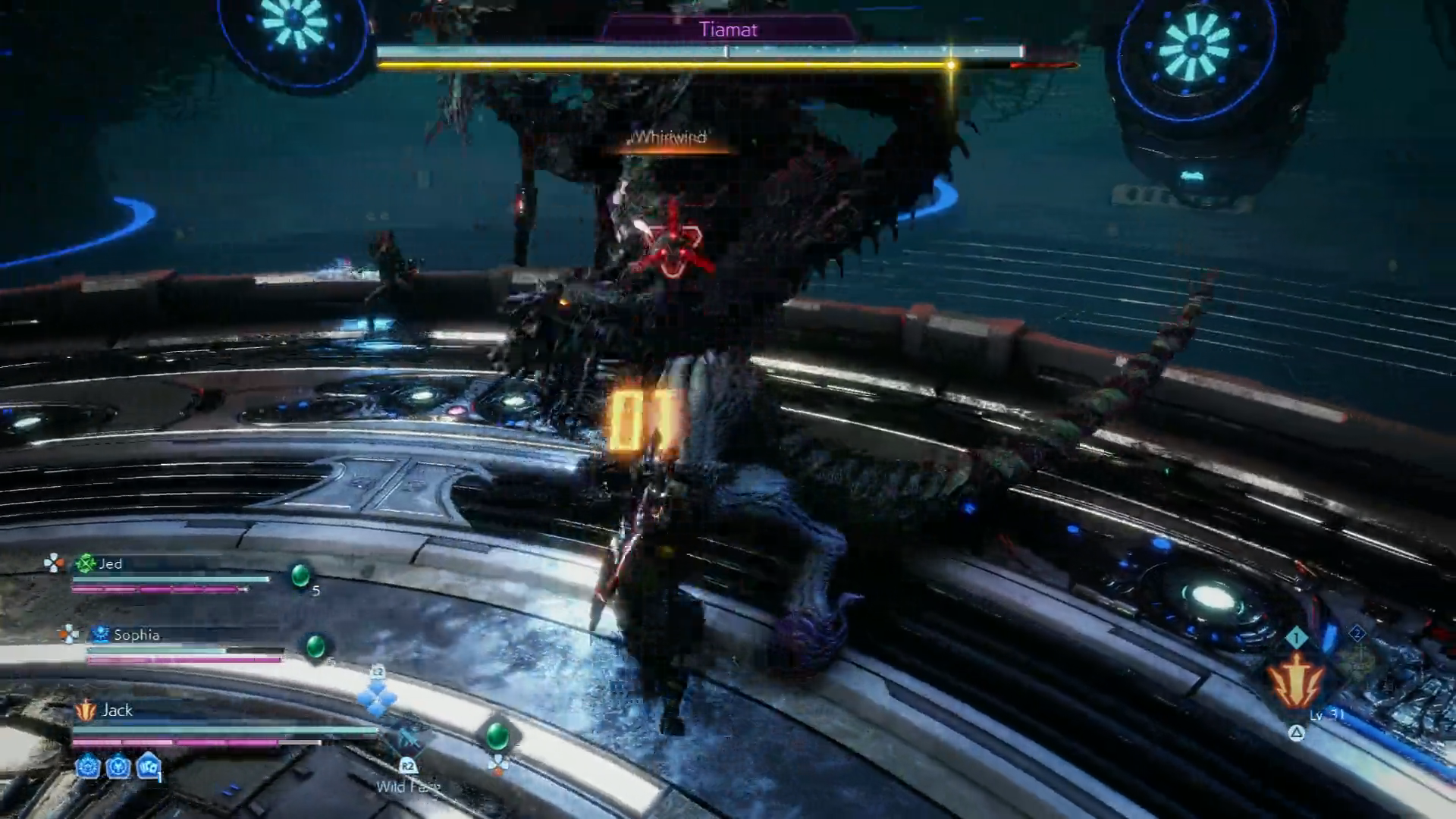
Task: Use Sophia's green potion orb
Action: point(315,646)
